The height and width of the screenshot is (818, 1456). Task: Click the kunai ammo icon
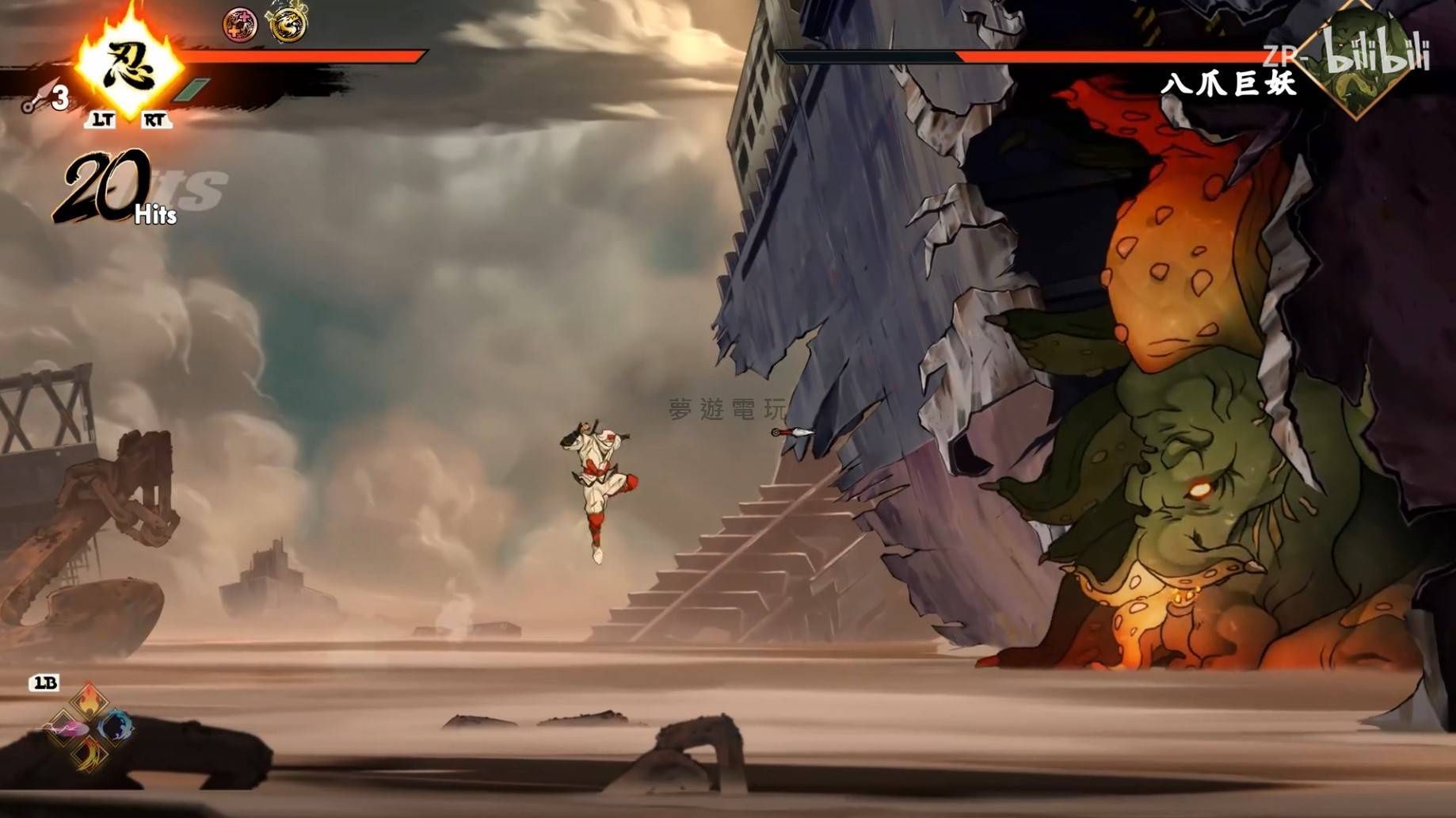[36, 101]
